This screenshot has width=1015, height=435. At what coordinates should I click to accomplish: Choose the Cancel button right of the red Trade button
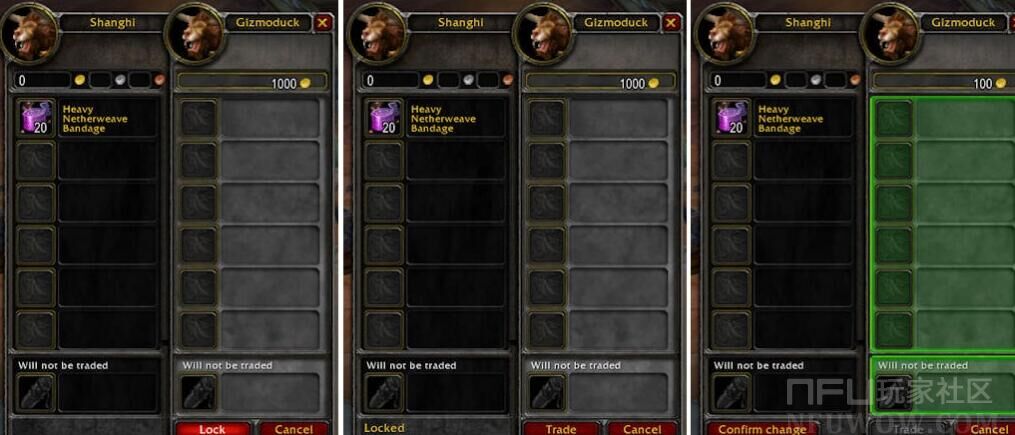(x=641, y=429)
